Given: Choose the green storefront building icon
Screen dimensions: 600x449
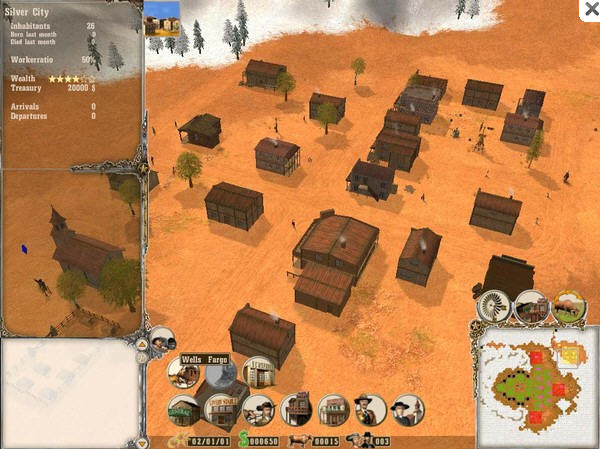Looking at the screenshot, I should (x=183, y=409).
